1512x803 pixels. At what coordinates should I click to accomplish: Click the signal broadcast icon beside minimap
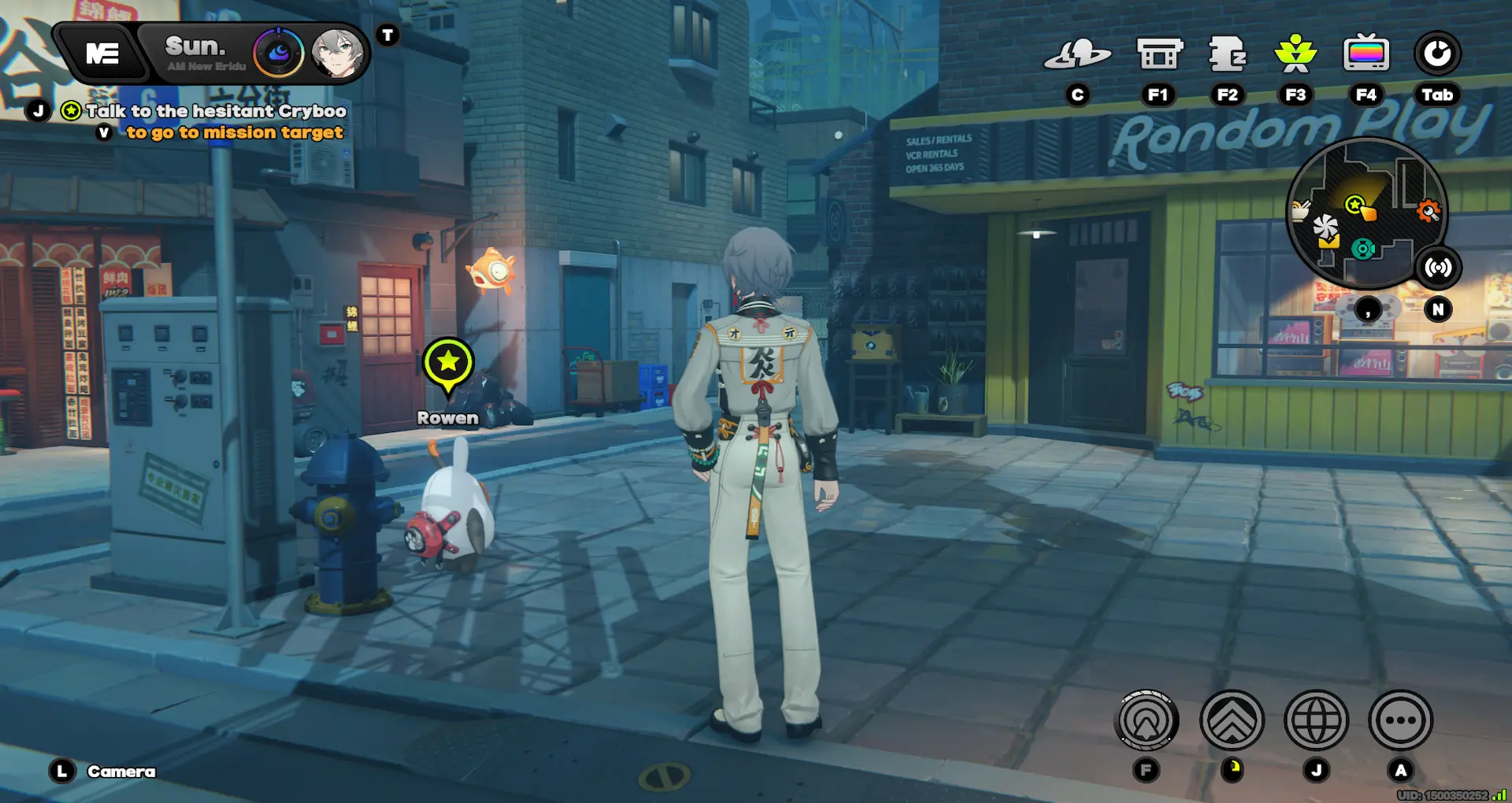[1438, 268]
